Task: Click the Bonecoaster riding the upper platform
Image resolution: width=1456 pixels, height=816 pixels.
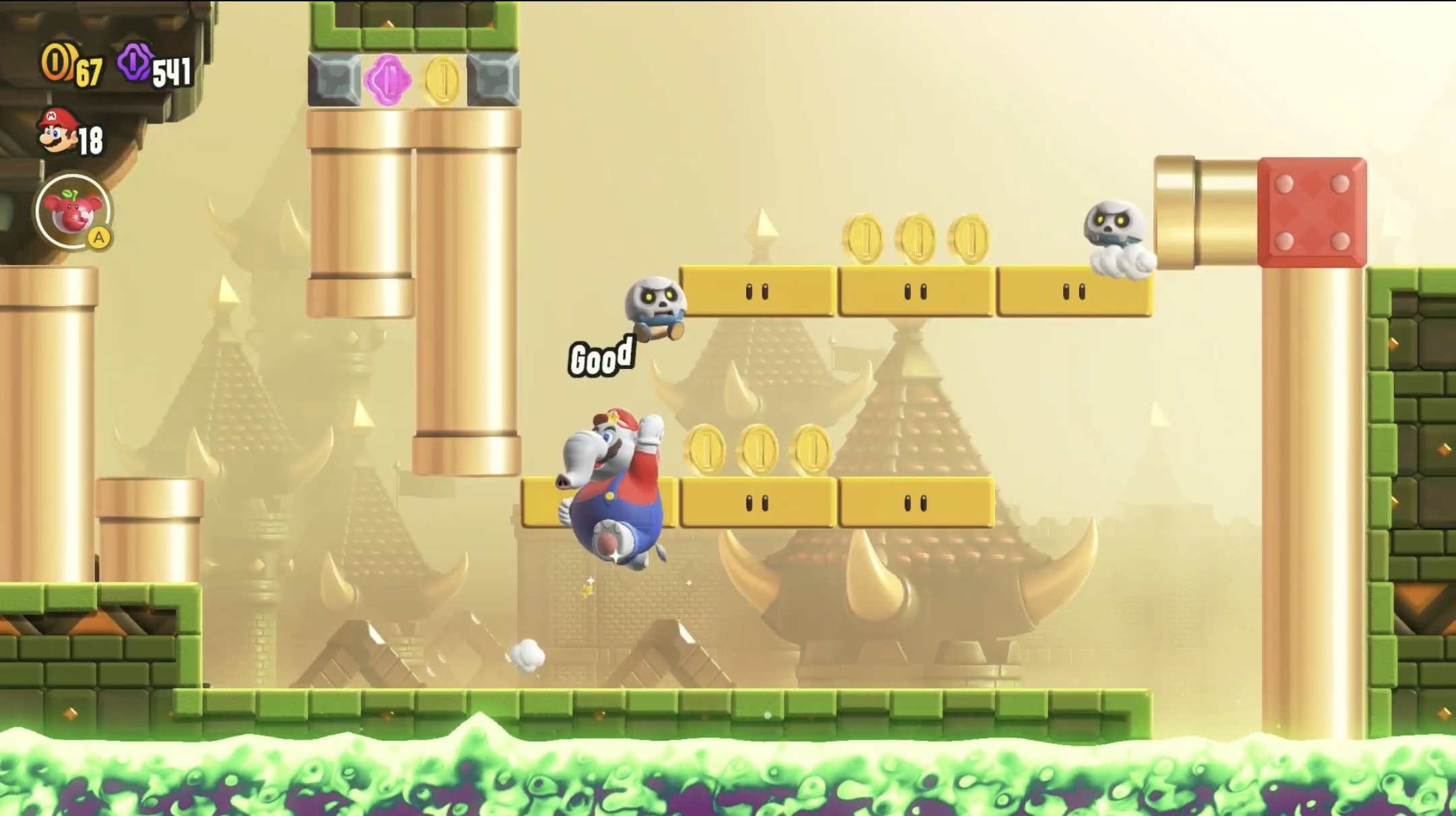Action: point(654,302)
